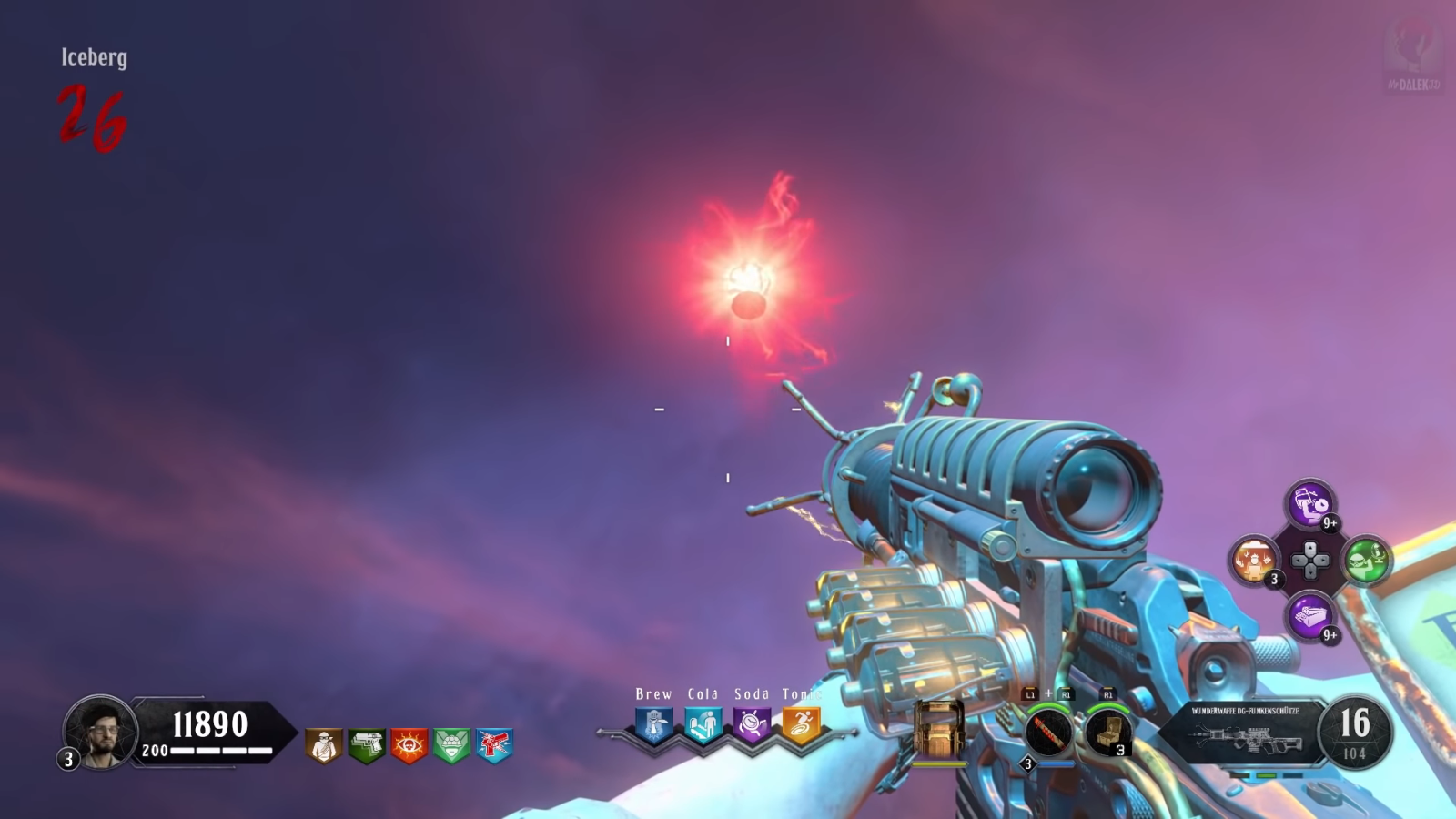Viewport: 1456px width, 819px height.
Task: Select the green pistol icon
Action: pyautogui.click(x=367, y=745)
